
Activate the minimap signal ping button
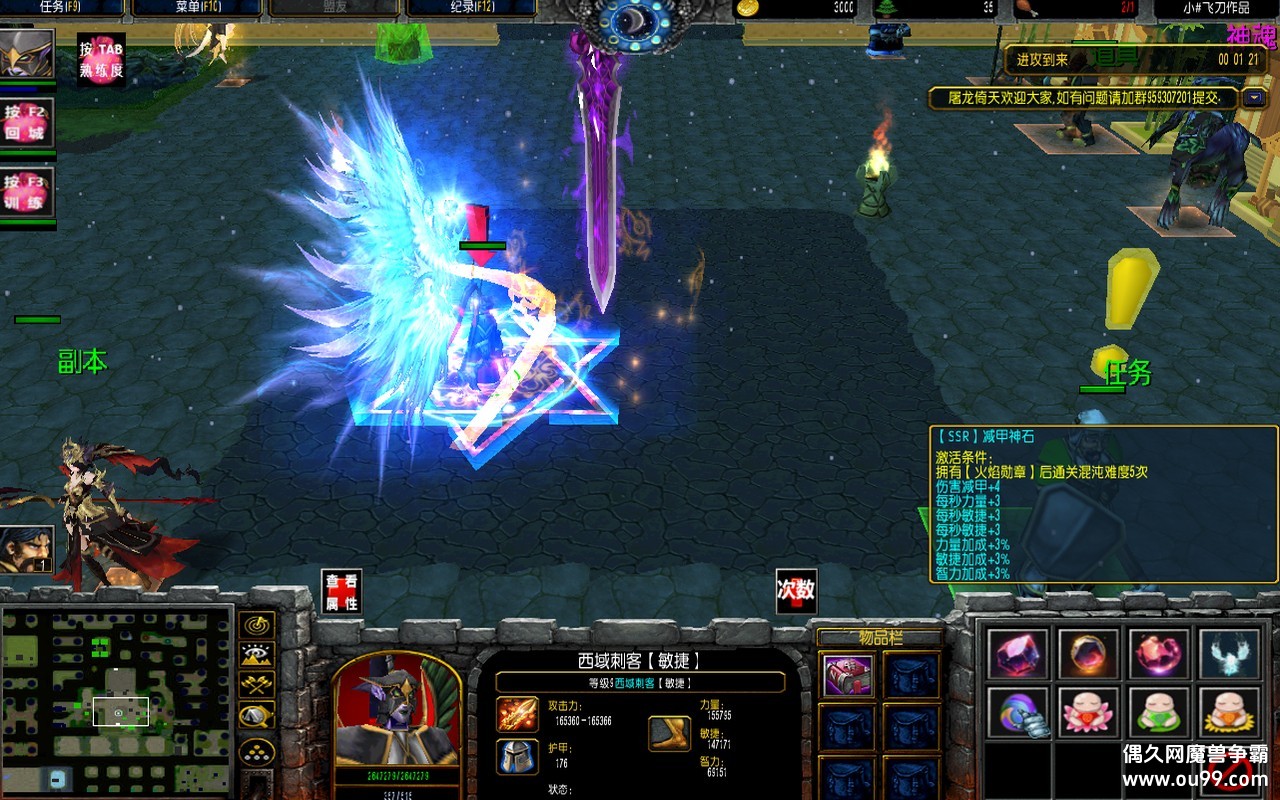pos(259,626)
